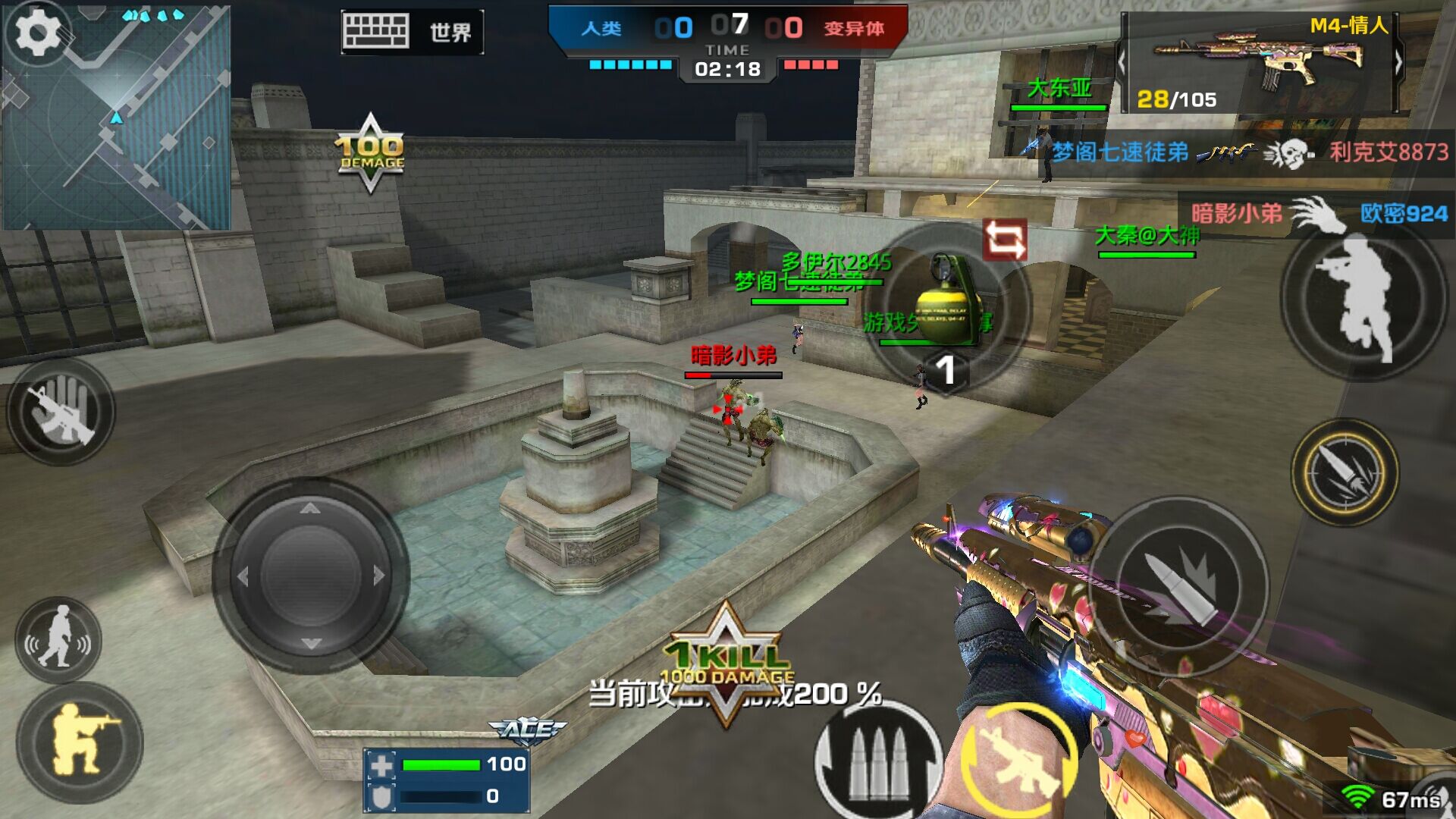
Task: Switch to next weapon with right arrow
Action: (x=1399, y=63)
